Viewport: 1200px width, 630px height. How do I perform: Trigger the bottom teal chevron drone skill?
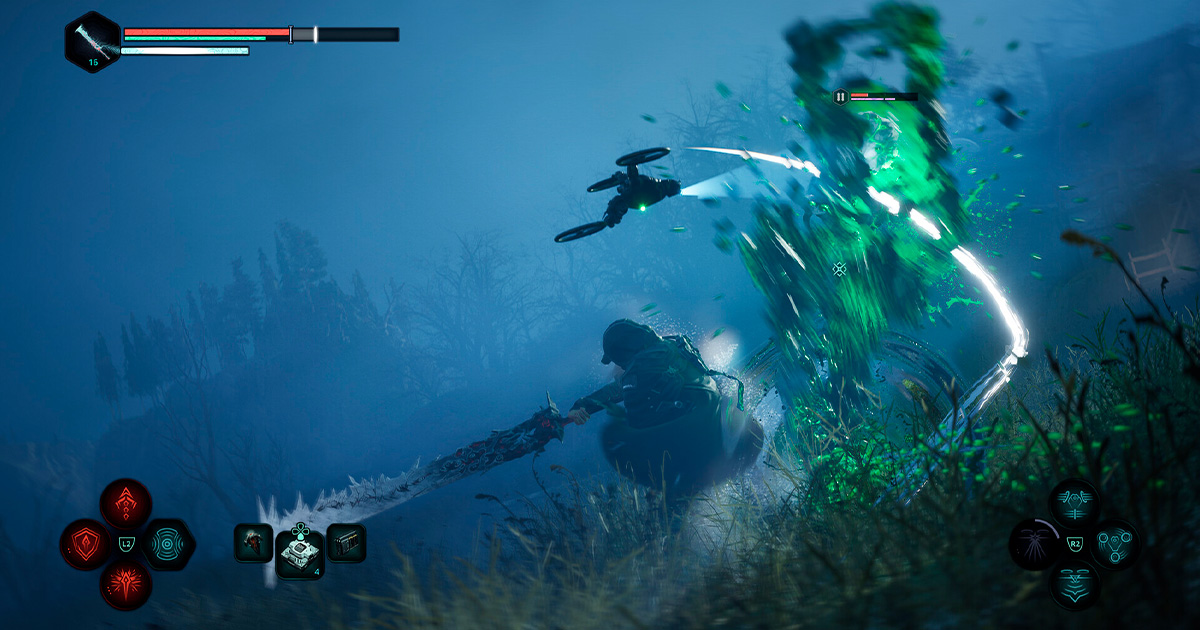tap(1075, 585)
